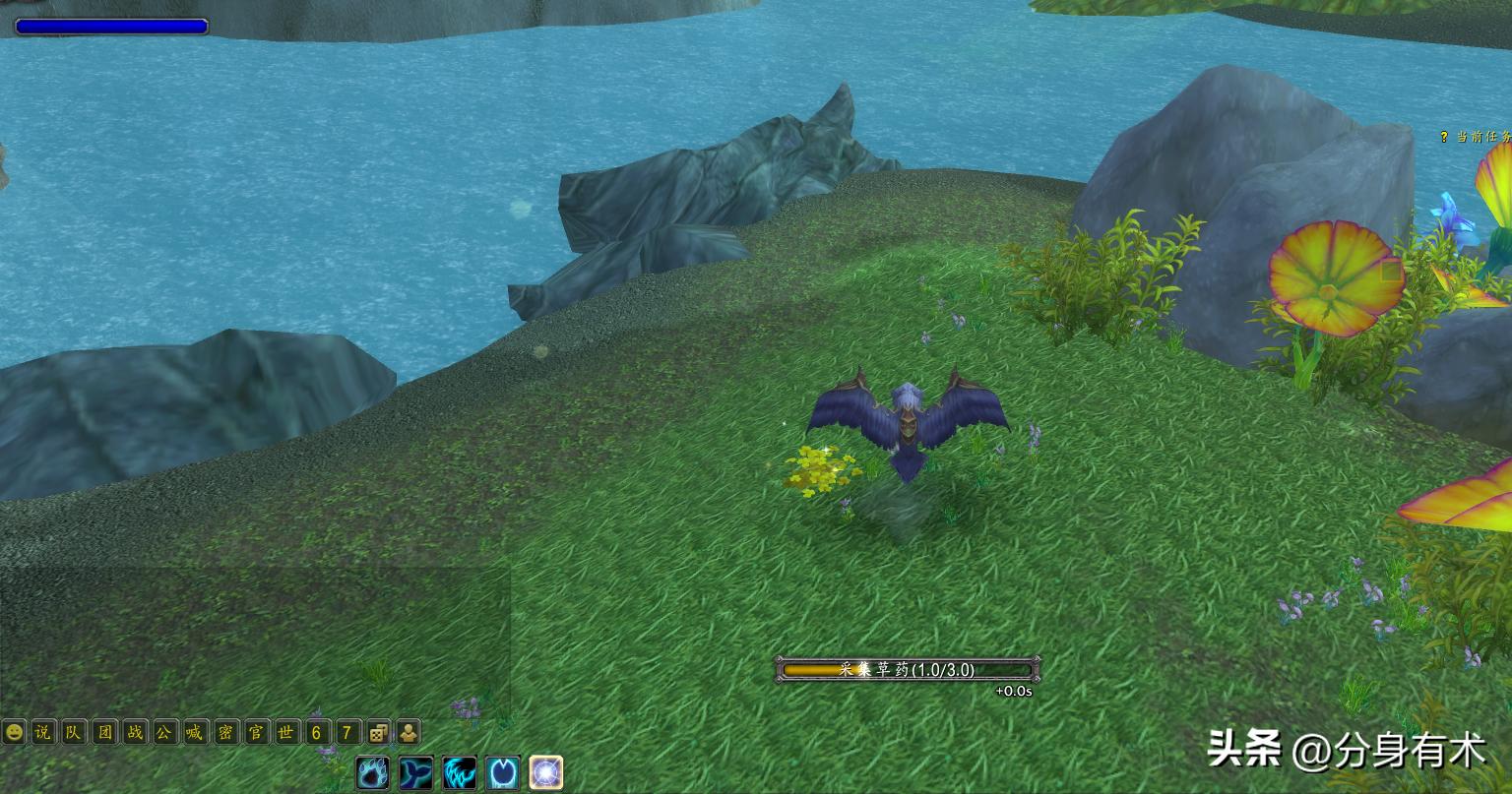
Task: Choose the 团 (raid) chat channel
Action: pos(104,733)
